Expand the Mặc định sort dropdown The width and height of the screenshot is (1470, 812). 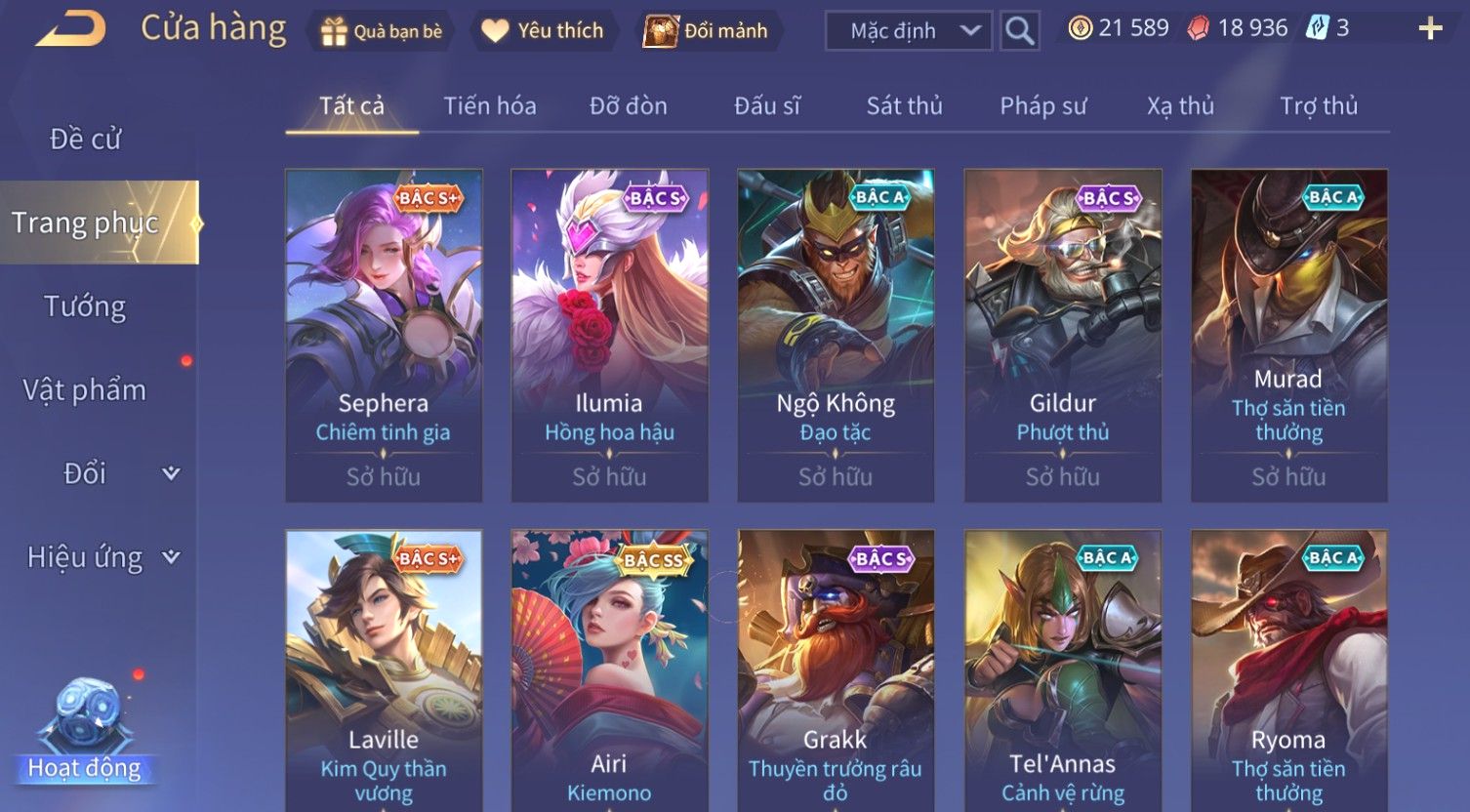(909, 31)
